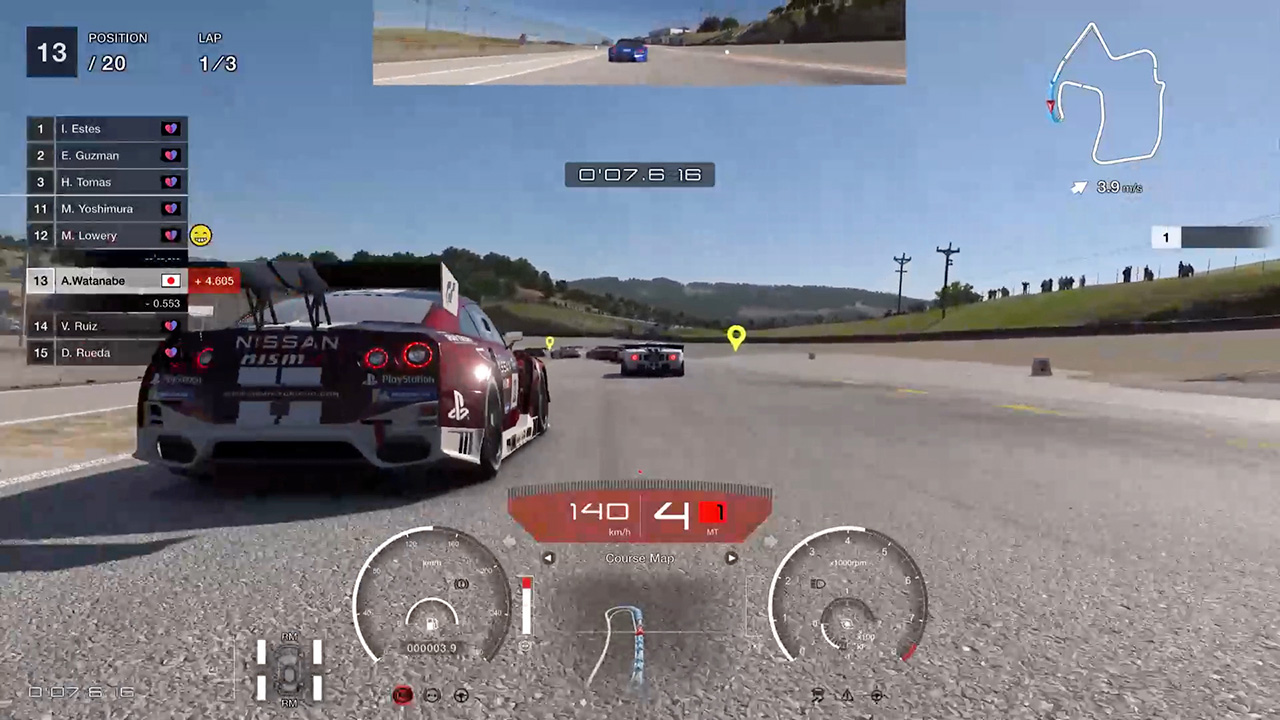Select D. Rueda's standings row
The height and width of the screenshot is (720, 1280).
tap(106, 353)
